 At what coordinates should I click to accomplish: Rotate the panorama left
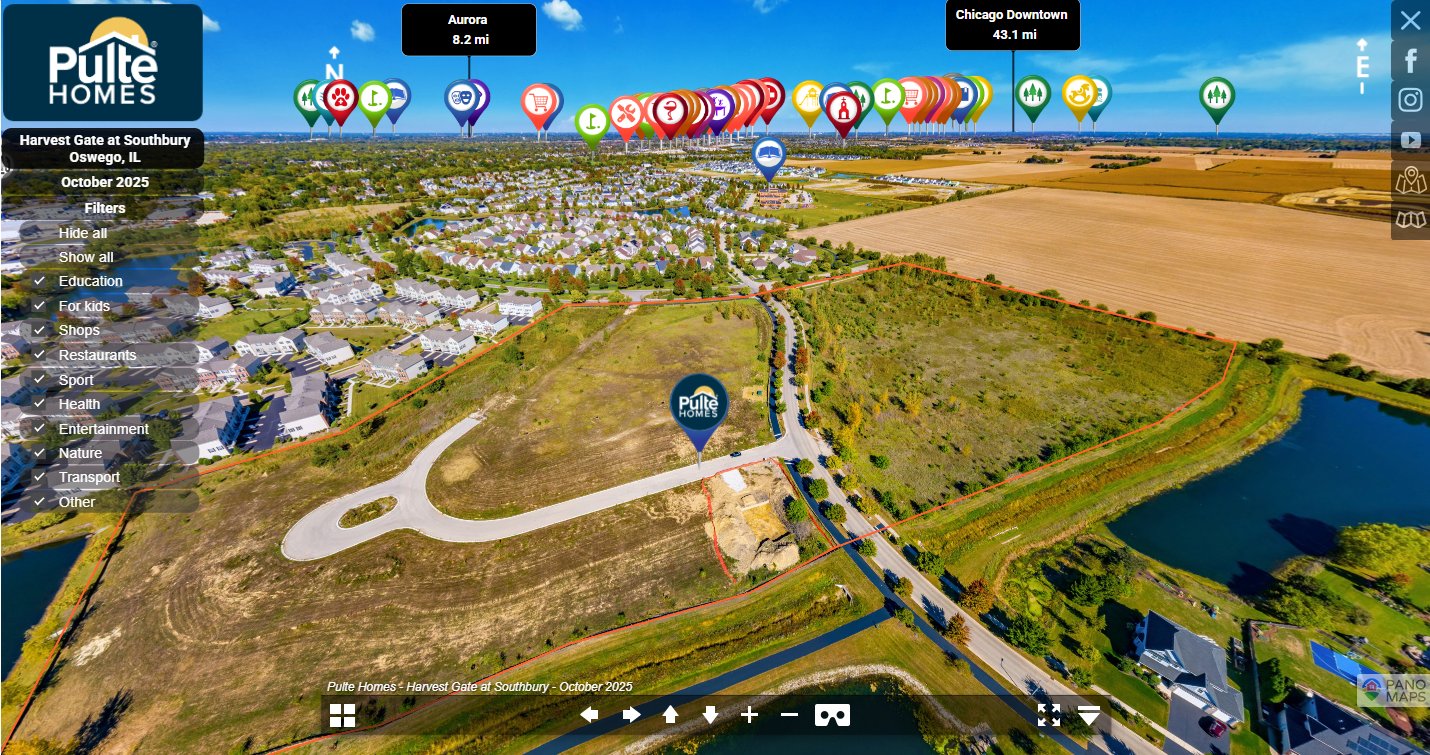click(590, 715)
